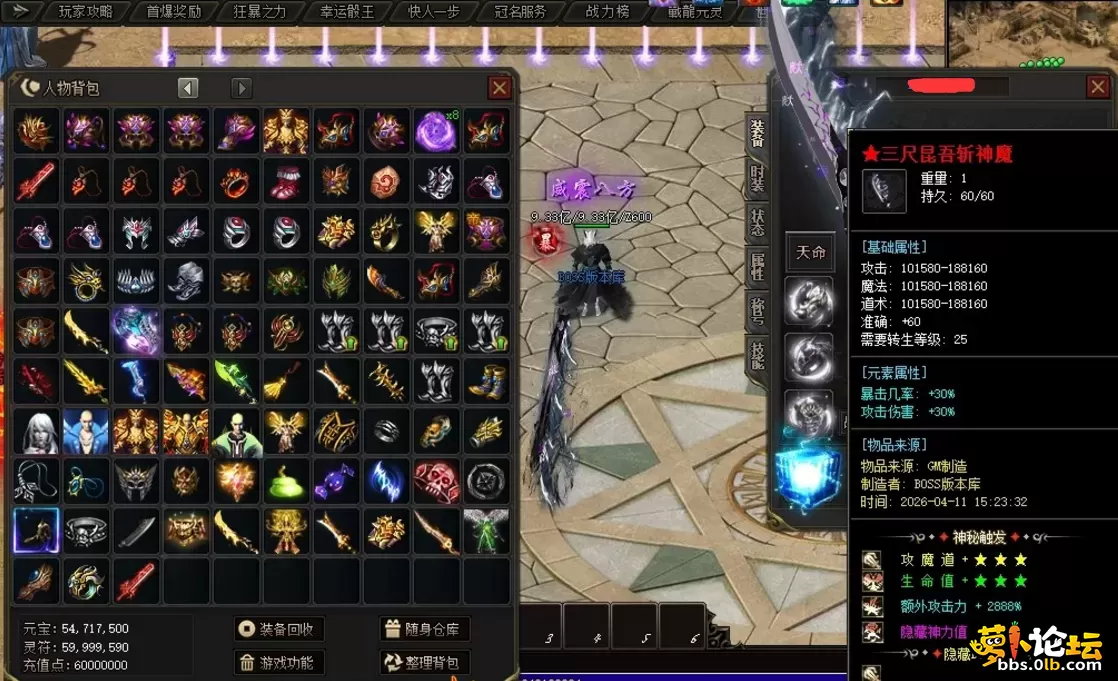Select the 狂暴之力 top menu entry
Viewport: 1118px width, 681px height.
click(x=259, y=12)
